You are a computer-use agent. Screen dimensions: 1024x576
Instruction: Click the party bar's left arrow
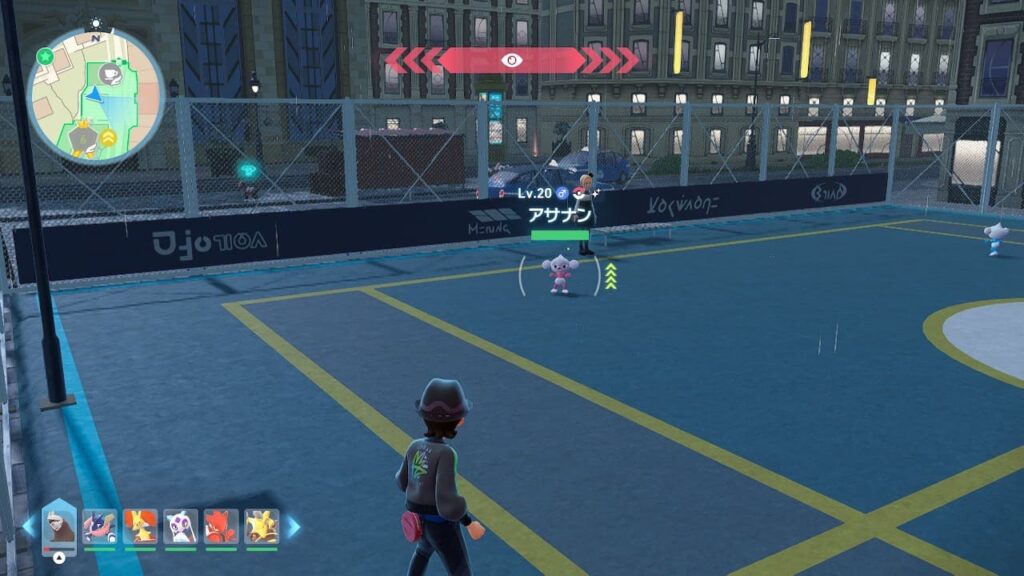point(28,526)
